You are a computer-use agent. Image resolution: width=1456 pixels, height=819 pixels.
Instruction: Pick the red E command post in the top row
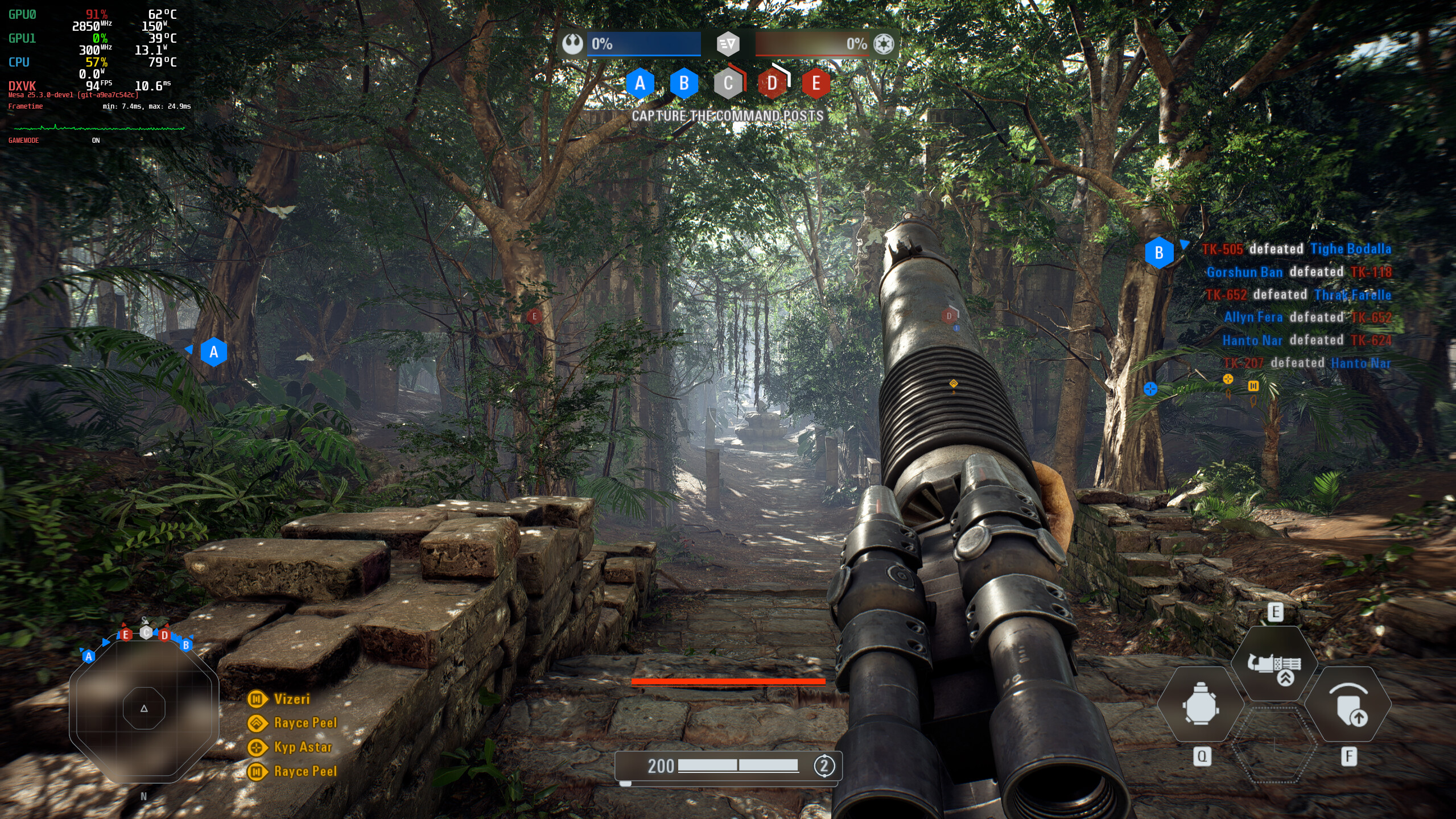pyautogui.click(x=816, y=84)
